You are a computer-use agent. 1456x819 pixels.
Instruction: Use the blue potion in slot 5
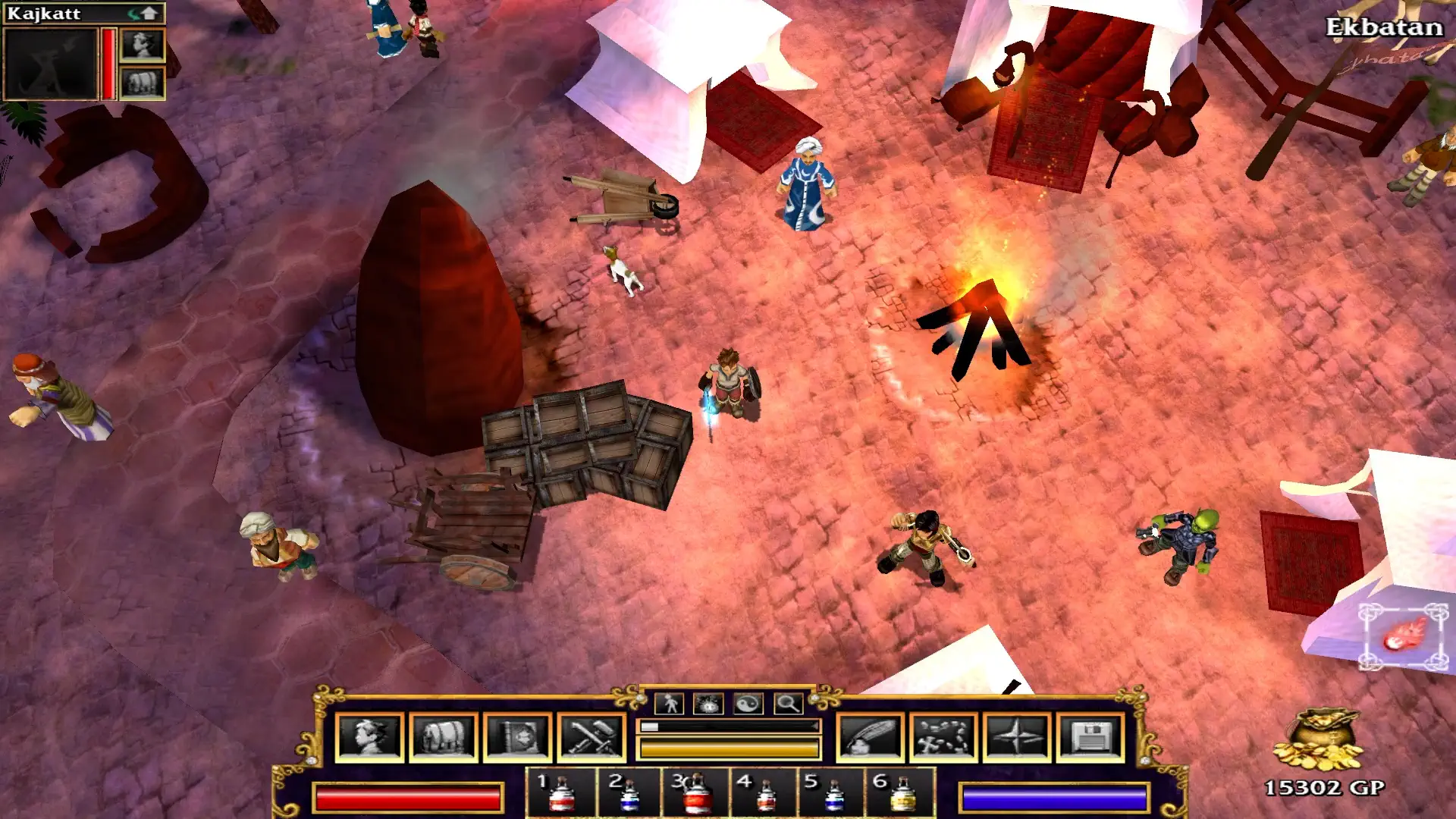833,793
